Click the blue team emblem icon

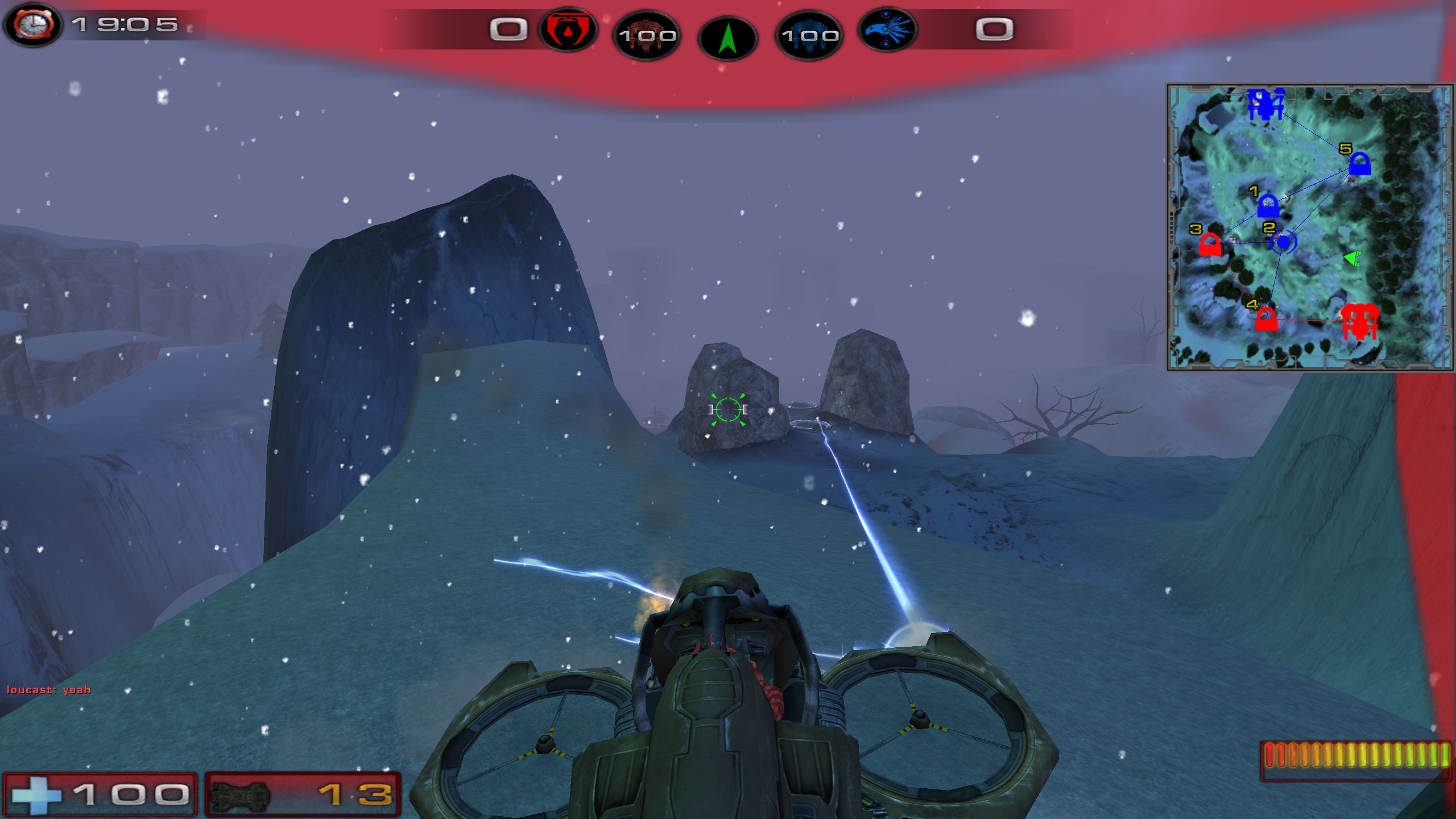pyautogui.click(x=887, y=30)
